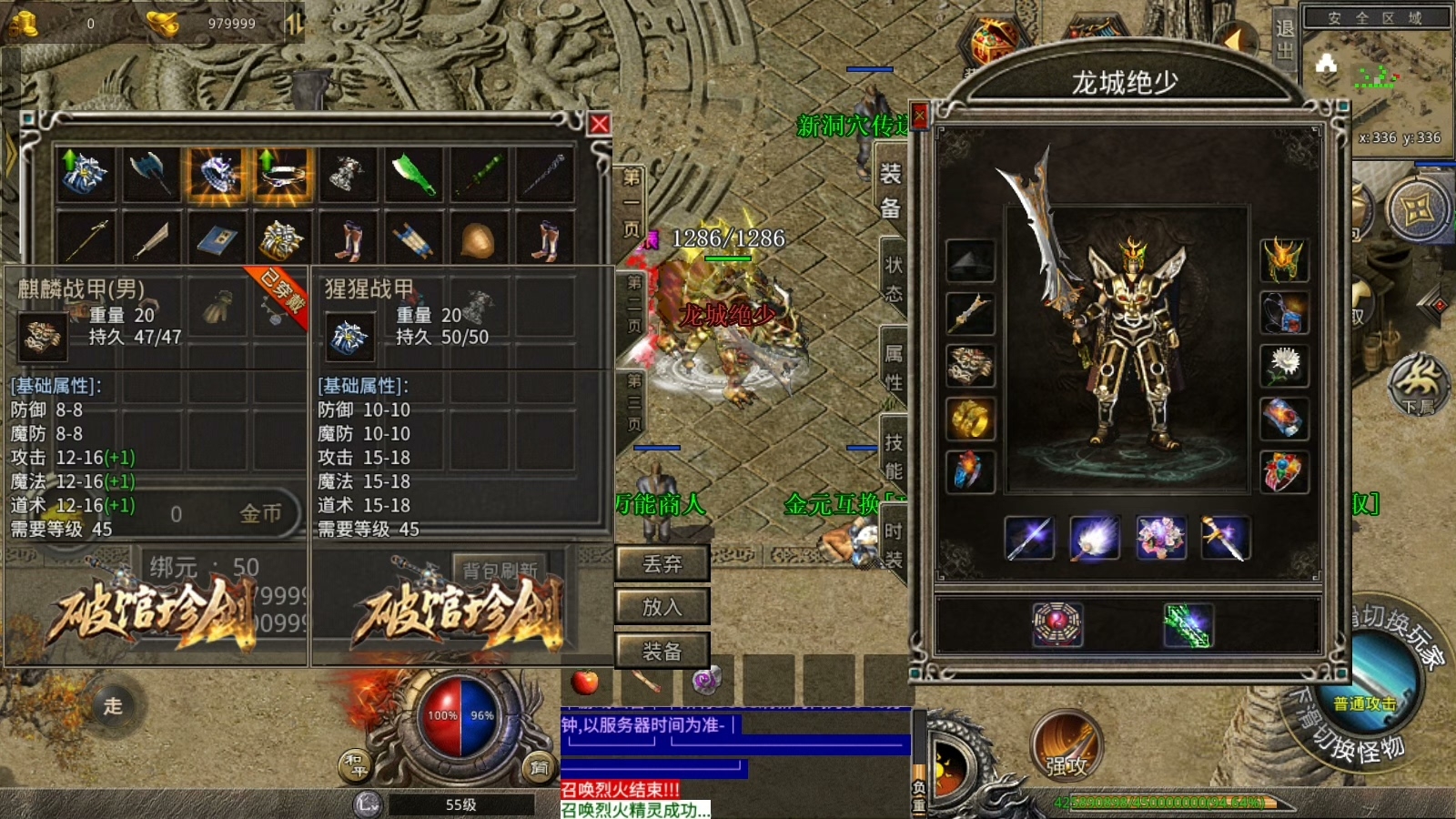Click the bagua trigram charm slot
The width and height of the screenshot is (1456, 819).
click(1057, 625)
